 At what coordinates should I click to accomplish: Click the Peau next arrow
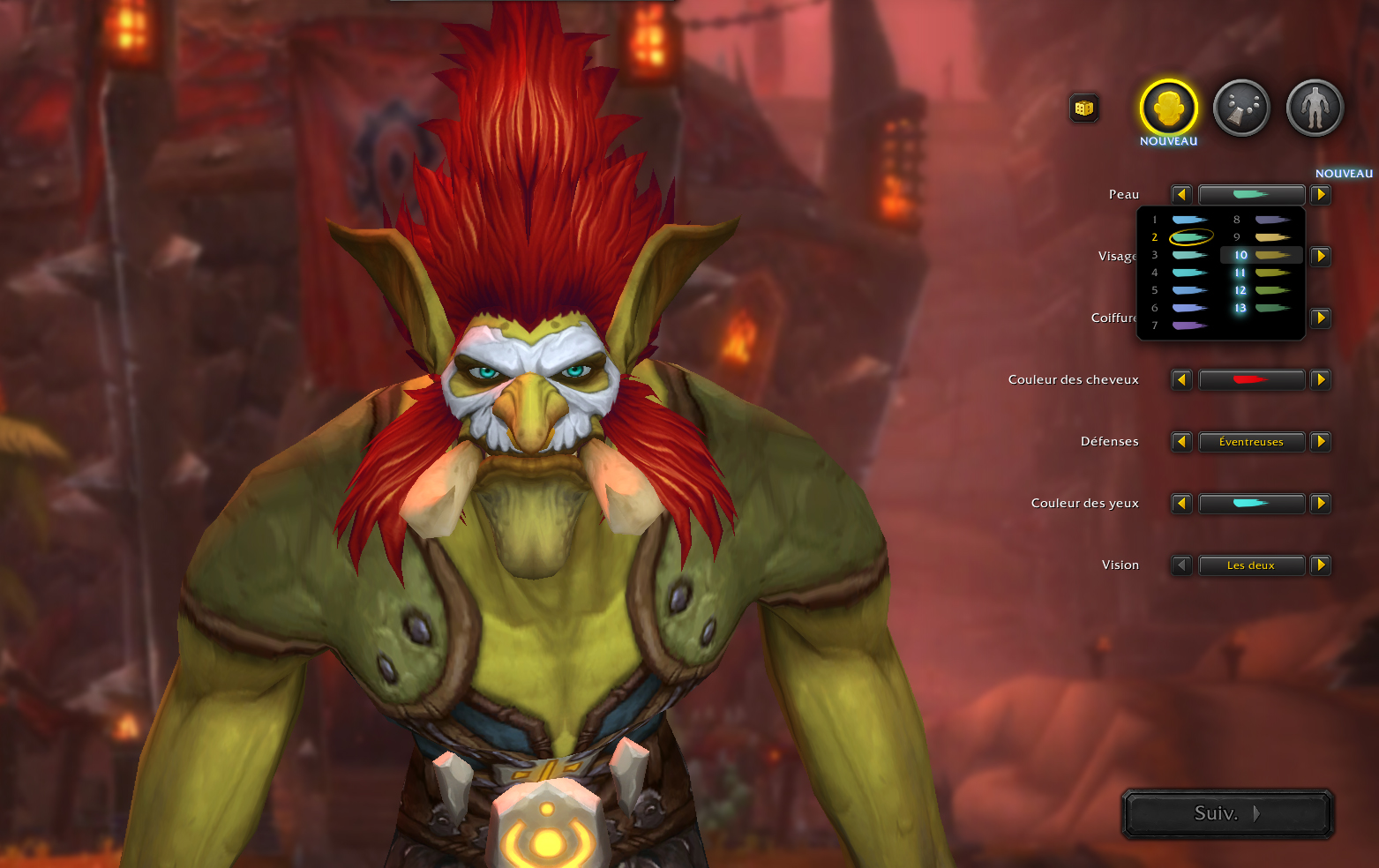1321,195
